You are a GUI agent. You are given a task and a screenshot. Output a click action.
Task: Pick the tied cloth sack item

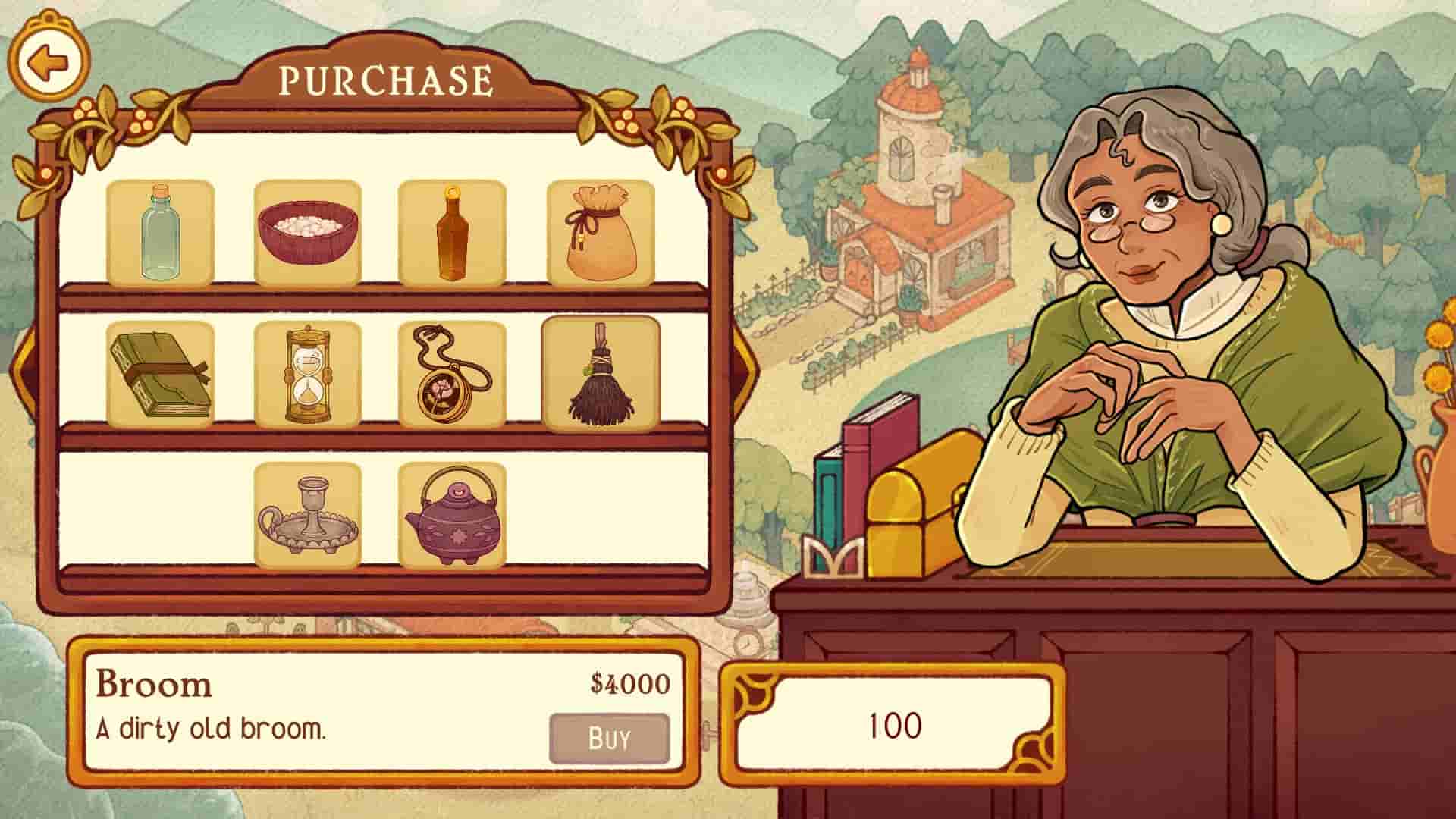point(600,234)
